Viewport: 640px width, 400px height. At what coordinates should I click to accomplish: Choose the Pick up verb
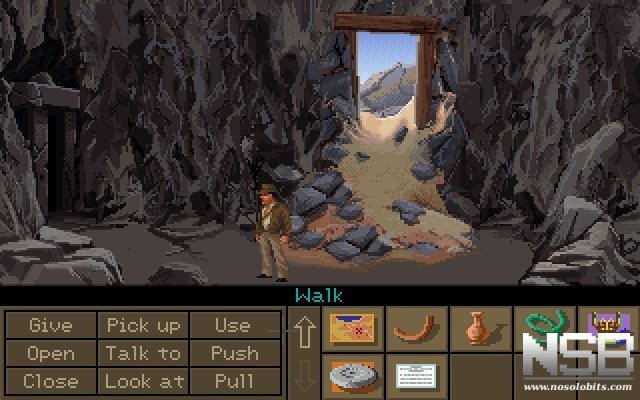pos(143,325)
